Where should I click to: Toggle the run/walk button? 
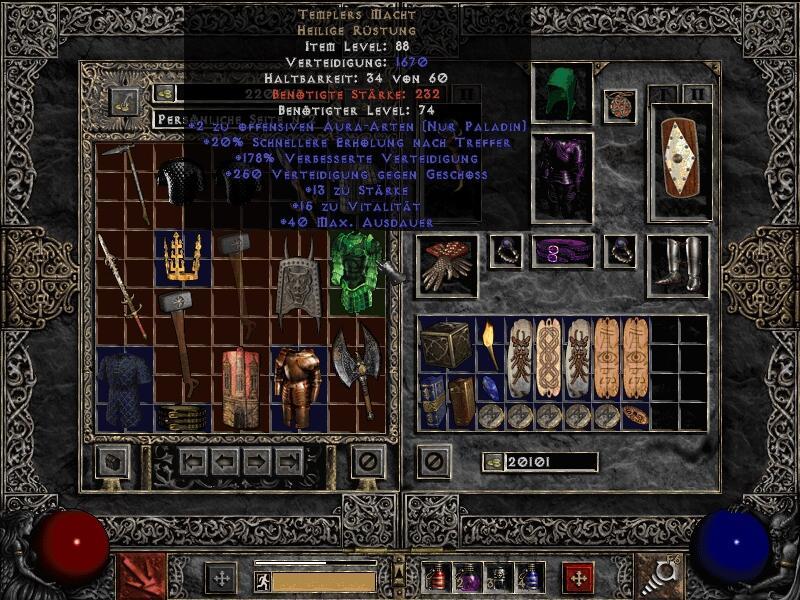click(x=263, y=580)
